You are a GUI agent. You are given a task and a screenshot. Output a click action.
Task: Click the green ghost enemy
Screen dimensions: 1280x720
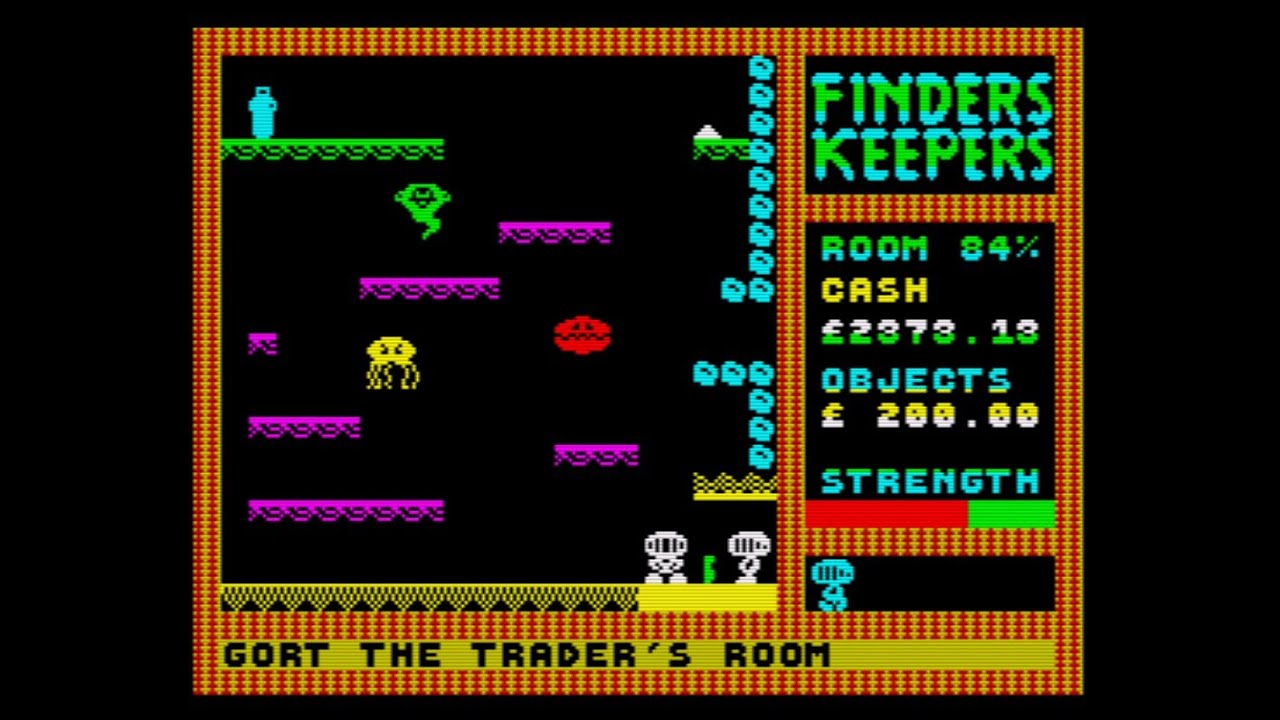[x=424, y=210]
